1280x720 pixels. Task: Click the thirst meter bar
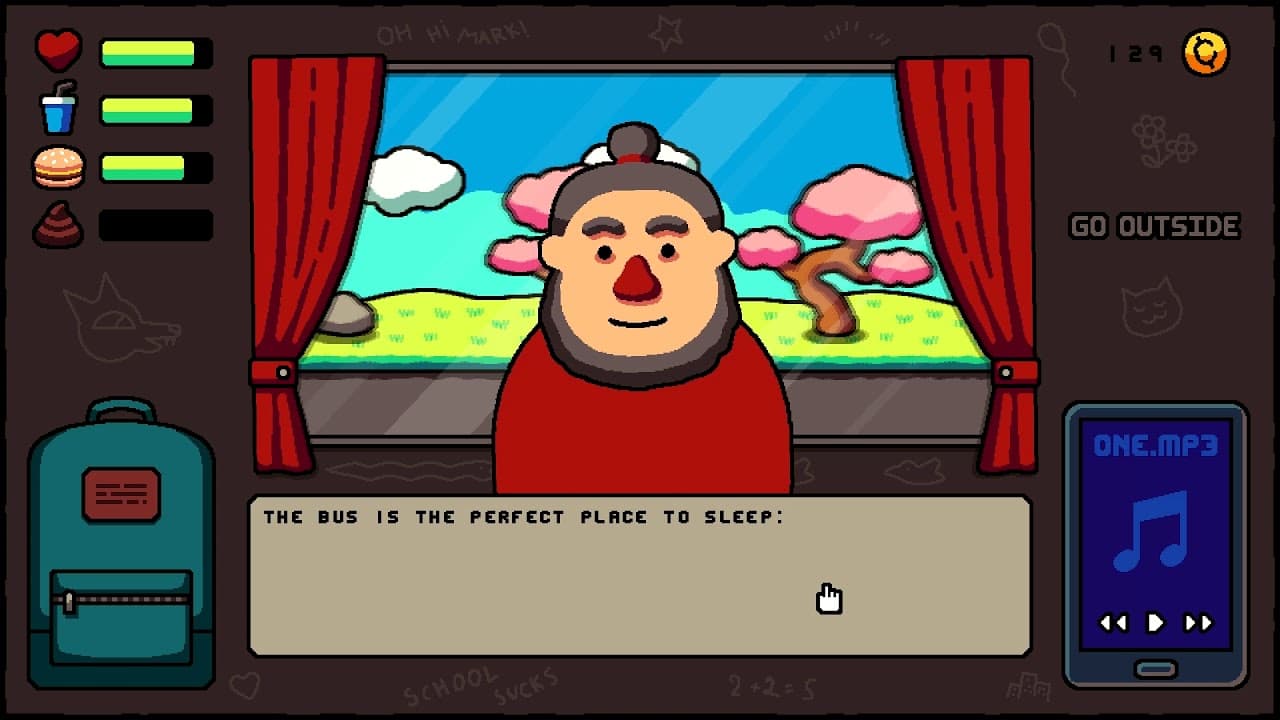click(155, 110)
